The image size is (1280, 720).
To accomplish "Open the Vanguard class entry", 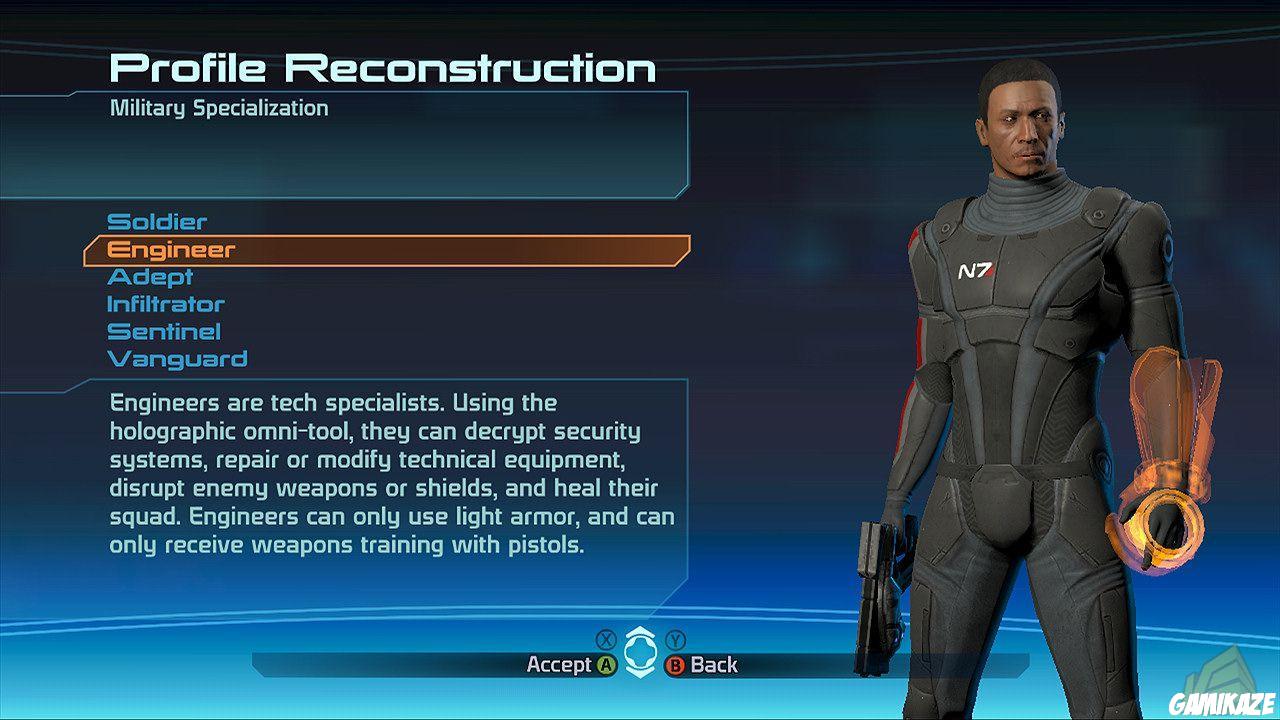I will click(176, 359).
